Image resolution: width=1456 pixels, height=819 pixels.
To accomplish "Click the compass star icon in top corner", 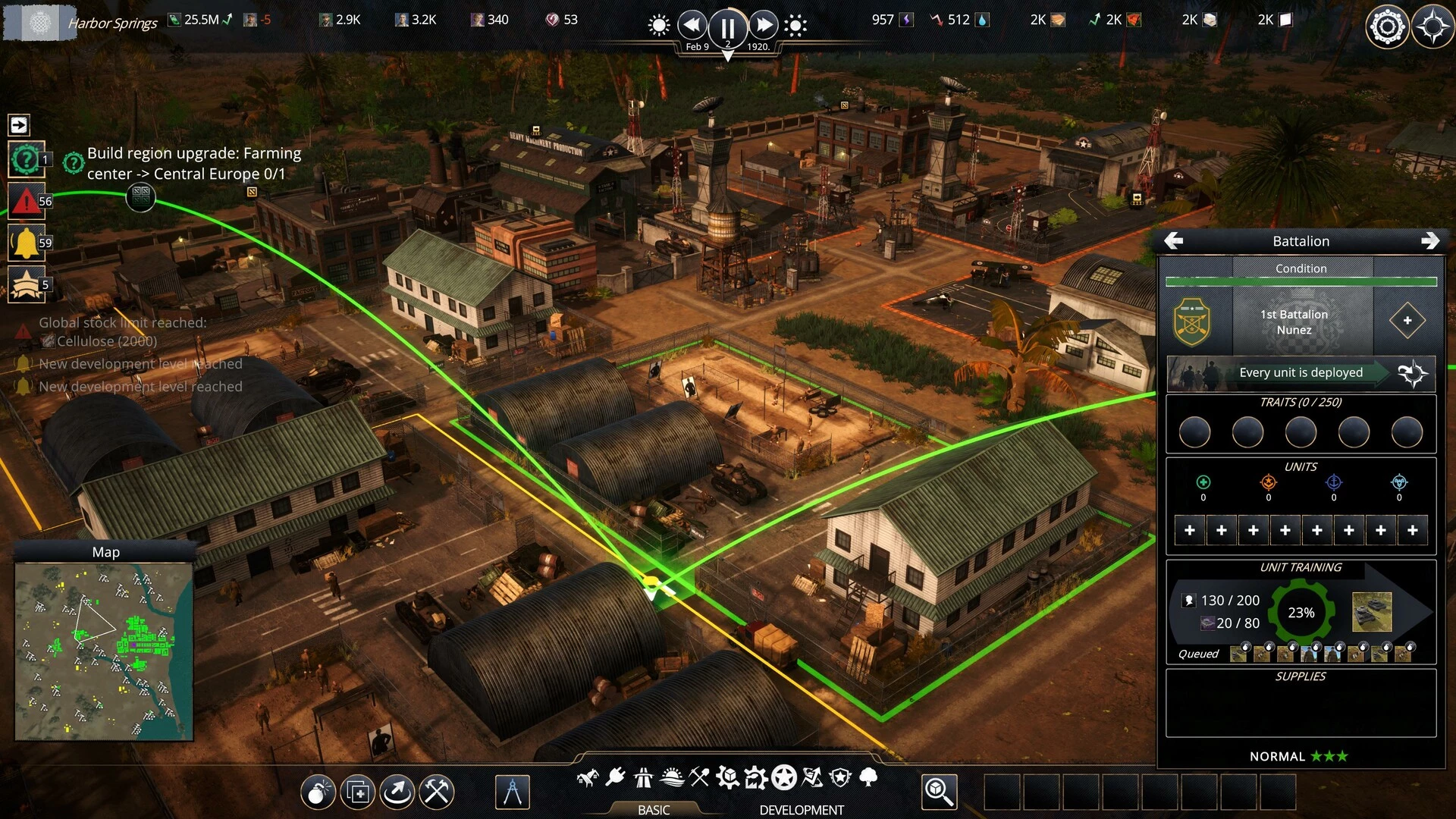I will point(1432,27).
